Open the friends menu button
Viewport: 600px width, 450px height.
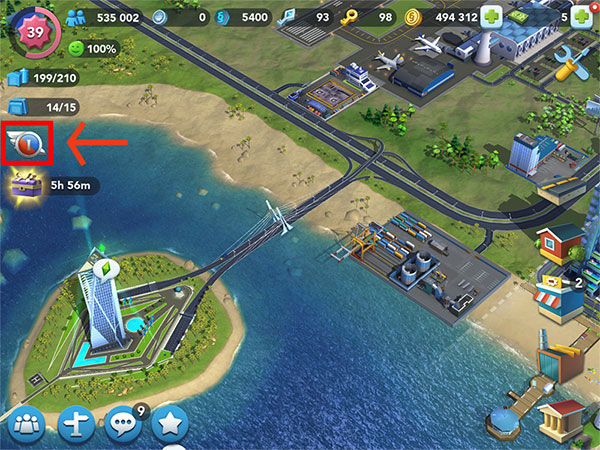(x=27, y=425)
